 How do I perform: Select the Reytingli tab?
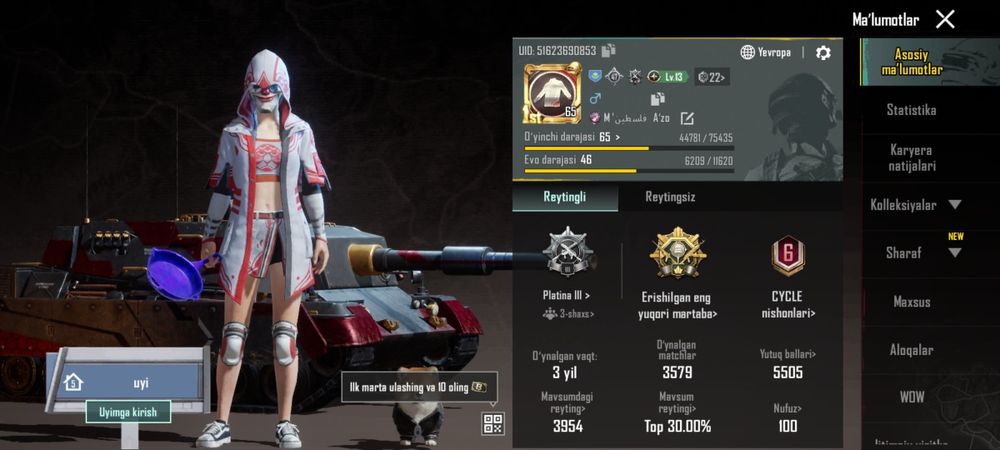565,197
